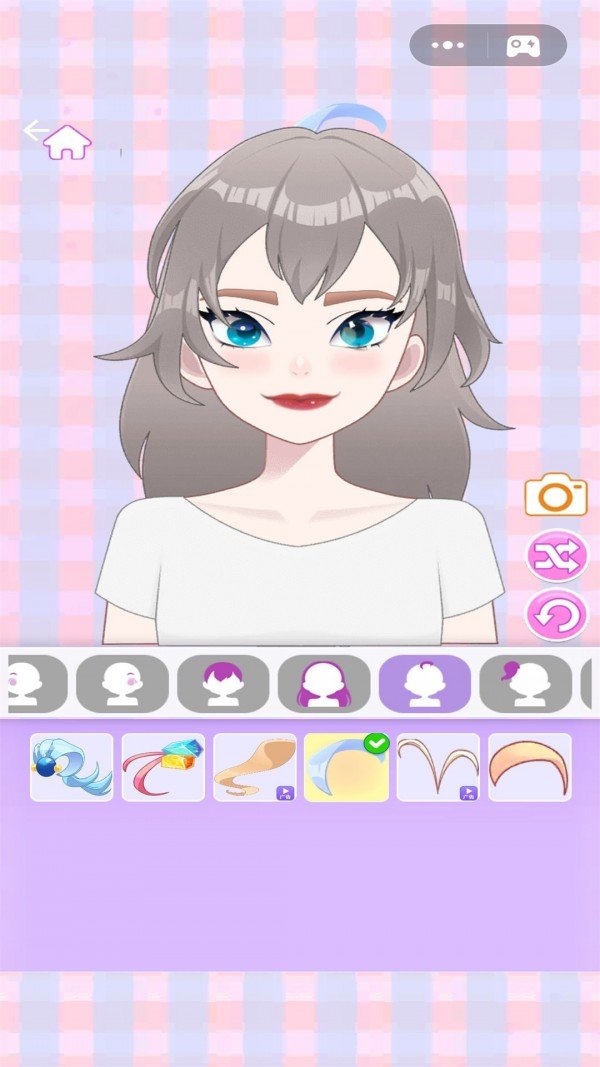Open the three-dots options menu
600x1067 pixels.
point(447,45)
